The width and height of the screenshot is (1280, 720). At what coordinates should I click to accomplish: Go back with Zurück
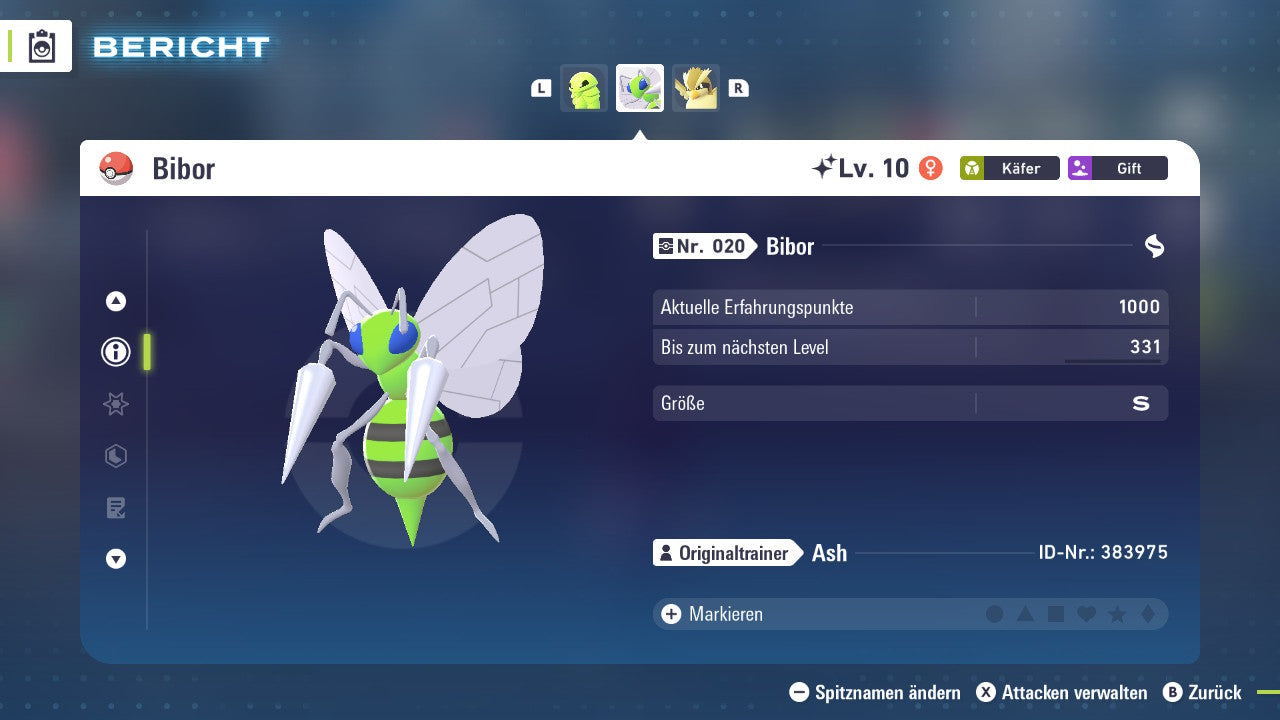click(1202, 692)
